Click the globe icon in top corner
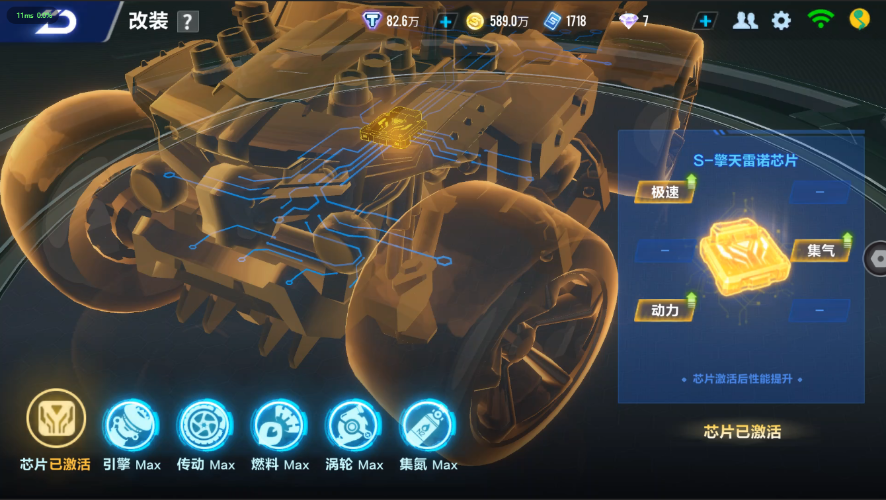The width and height of the screenshot is (886, 500). 859,19
